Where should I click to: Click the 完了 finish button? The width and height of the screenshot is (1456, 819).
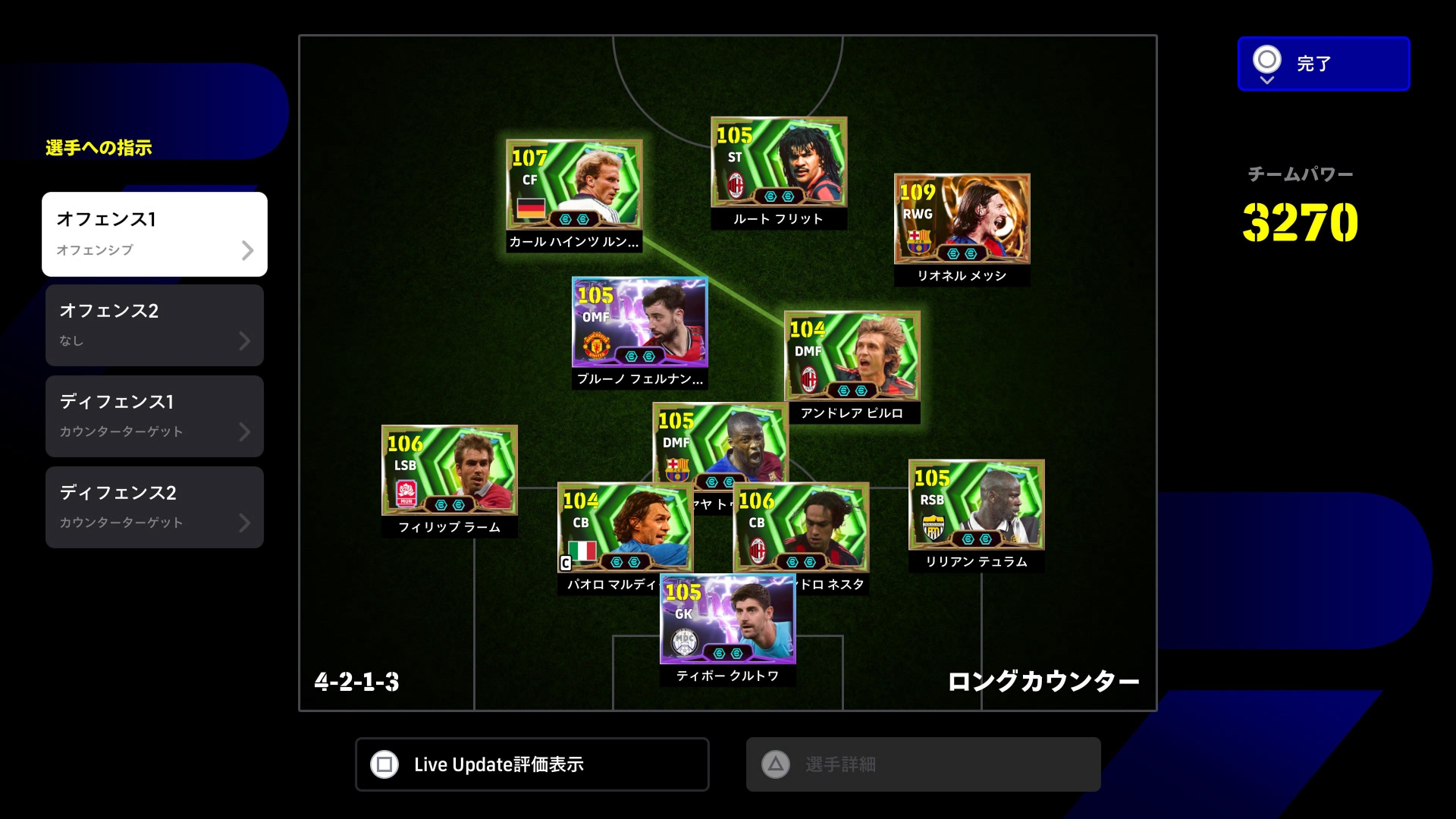(1323, 64)
